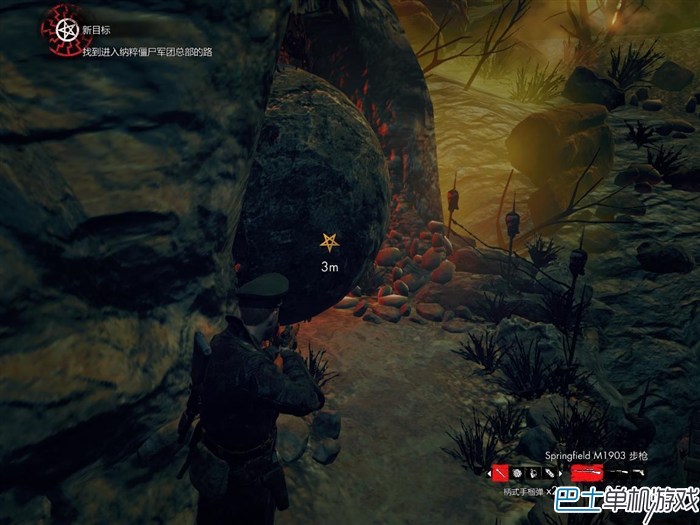Image resolution: width=700 pixels, height=525 pixels.
Task: Choose the land mine item slot
Action: (517, 473)
